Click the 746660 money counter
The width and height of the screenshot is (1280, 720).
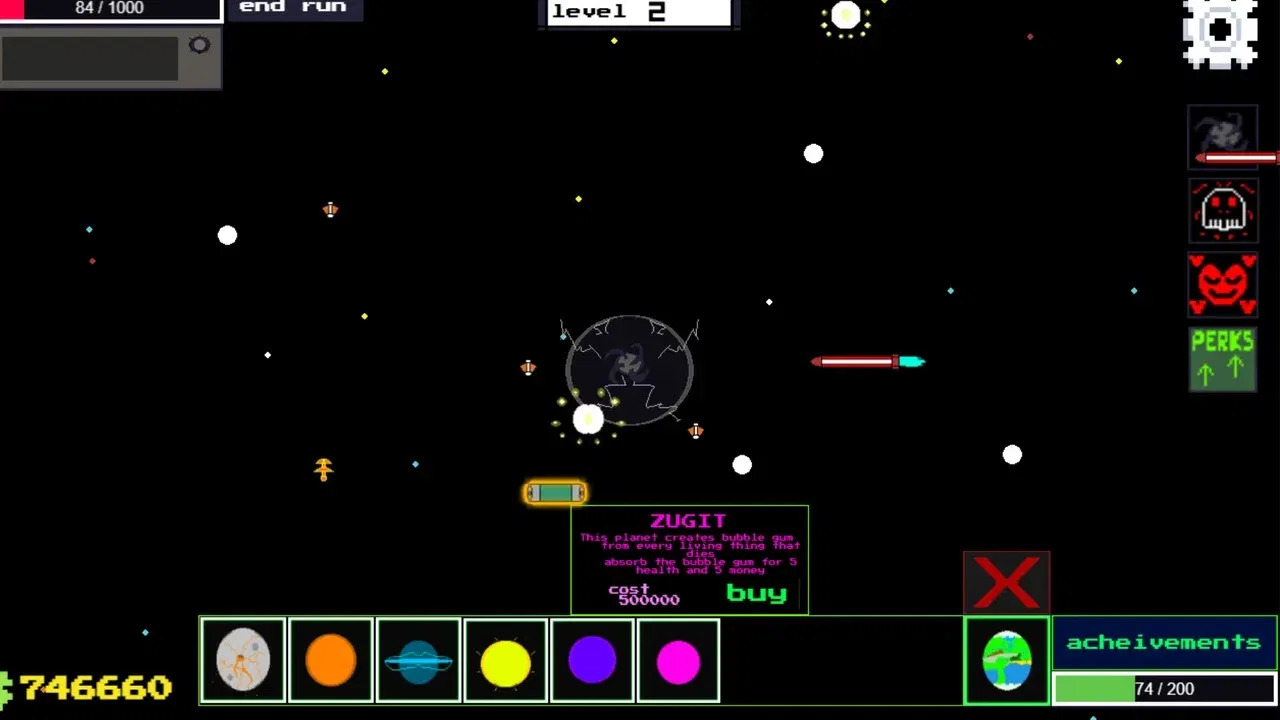(x=95, y=688)
